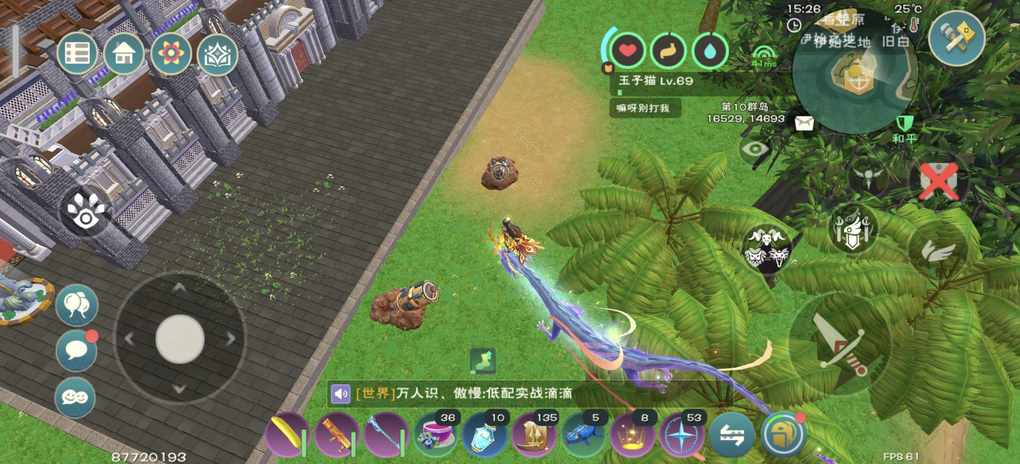Use the golden crown item with 8
The image size is (1020, 464).
pos(633,435)
